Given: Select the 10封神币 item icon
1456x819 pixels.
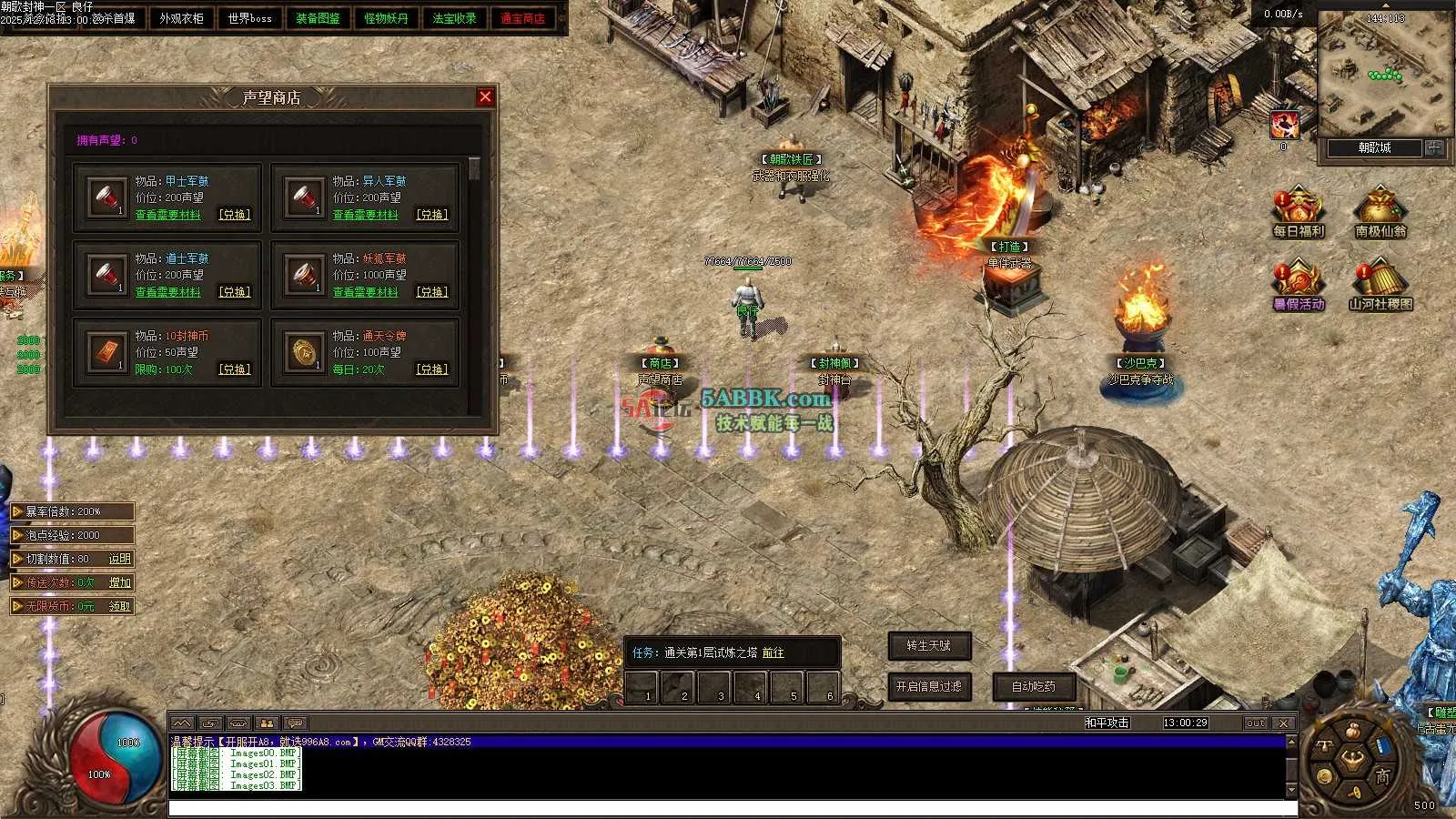Looking at the screenshot, I should coord(106,351).
